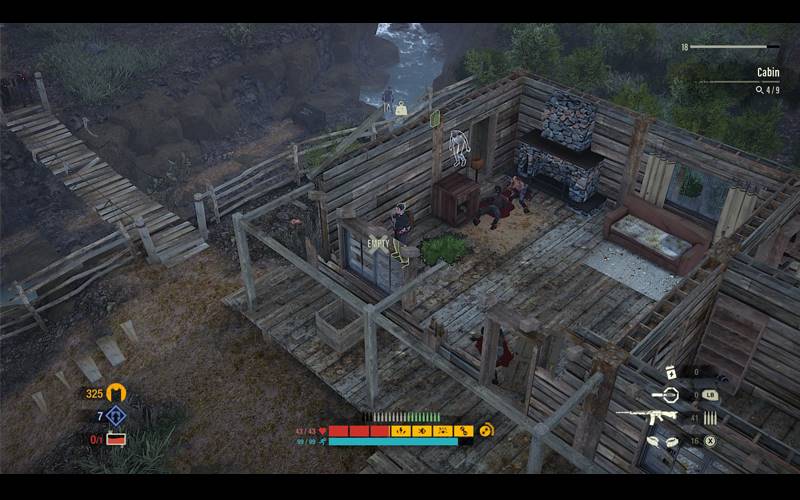Click the red container icon showing 0/1
The height and width of the screenshot is (500, 800).
pos(117,438)
